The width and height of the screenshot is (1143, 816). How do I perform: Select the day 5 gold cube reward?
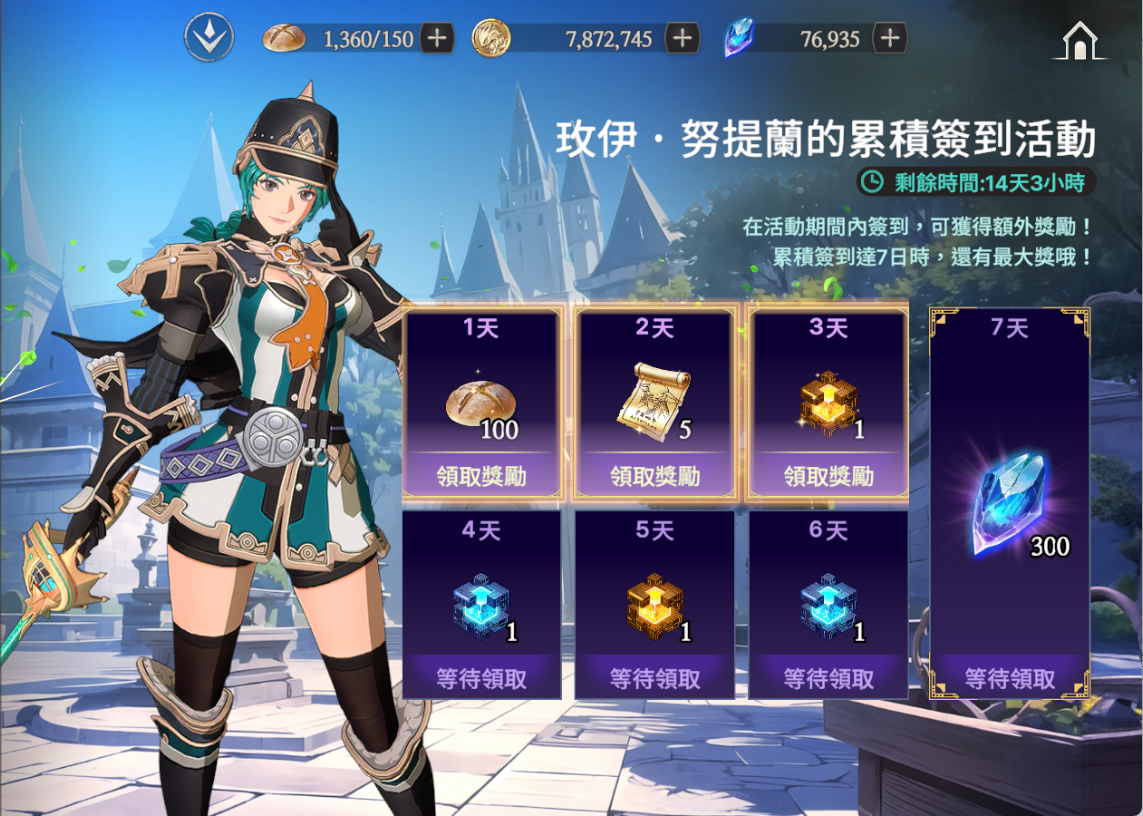pyautogui.click(x=655, y=606)
